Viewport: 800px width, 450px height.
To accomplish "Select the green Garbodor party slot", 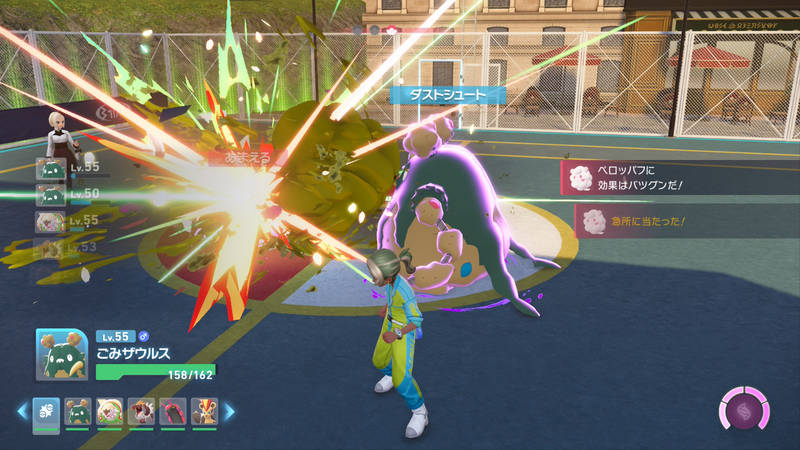I will coord(77,410).
